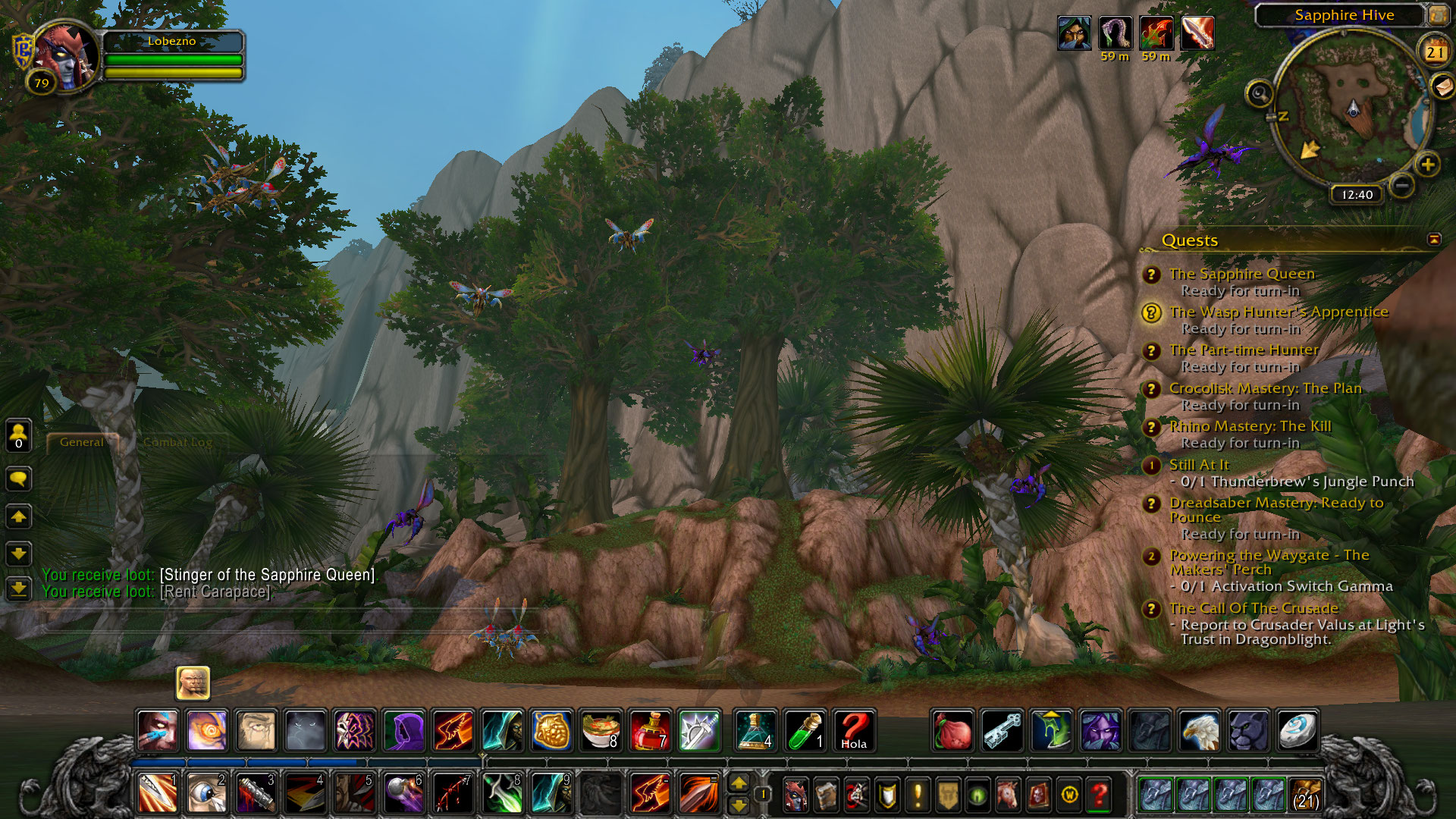Open the red question mark help button
Image resolution: width=1456 pixels, height=819 pixels.
pos(1099,795)
